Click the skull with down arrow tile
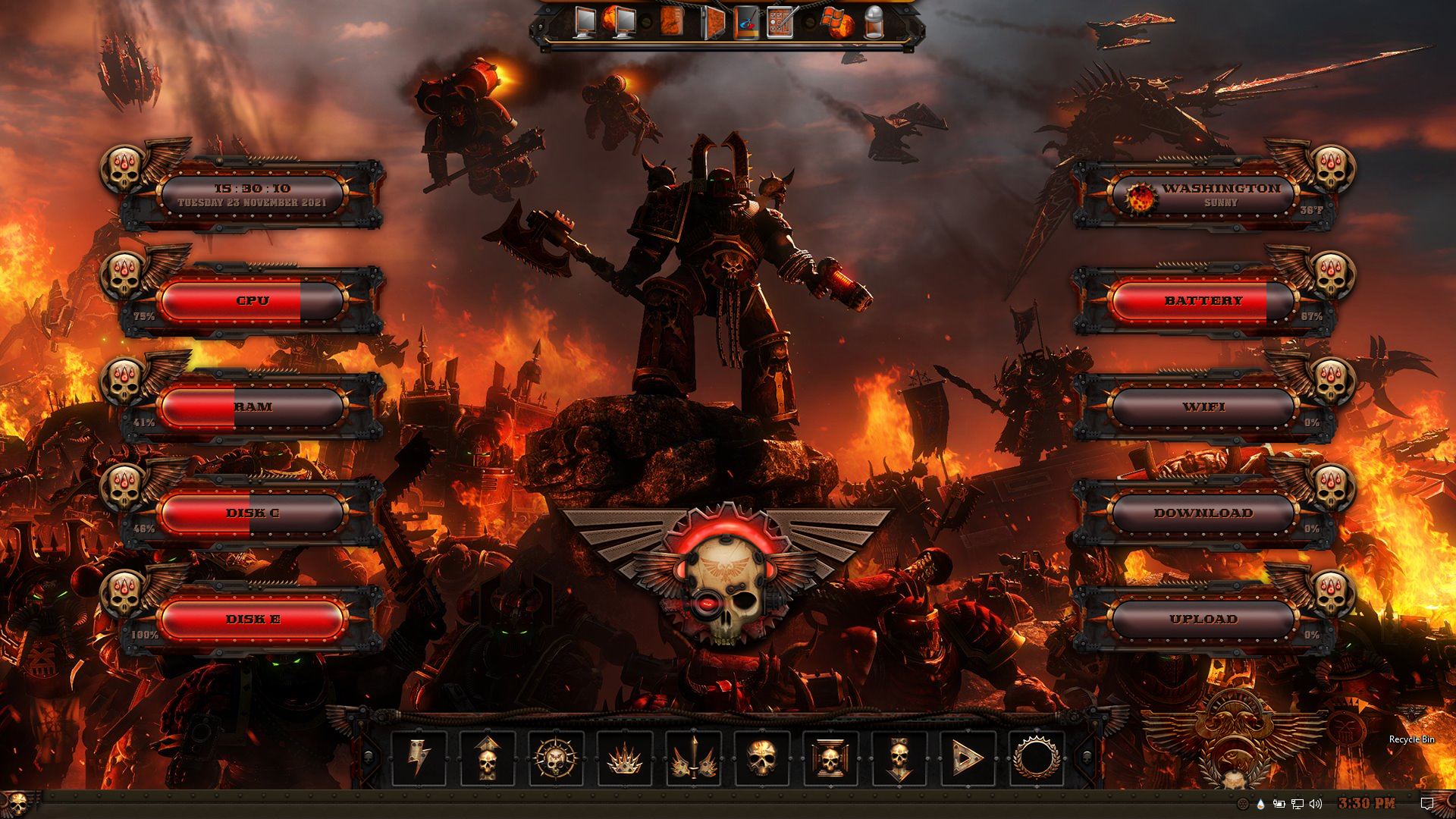Viewport: 1456px width, 819px height. pos(899,758)
